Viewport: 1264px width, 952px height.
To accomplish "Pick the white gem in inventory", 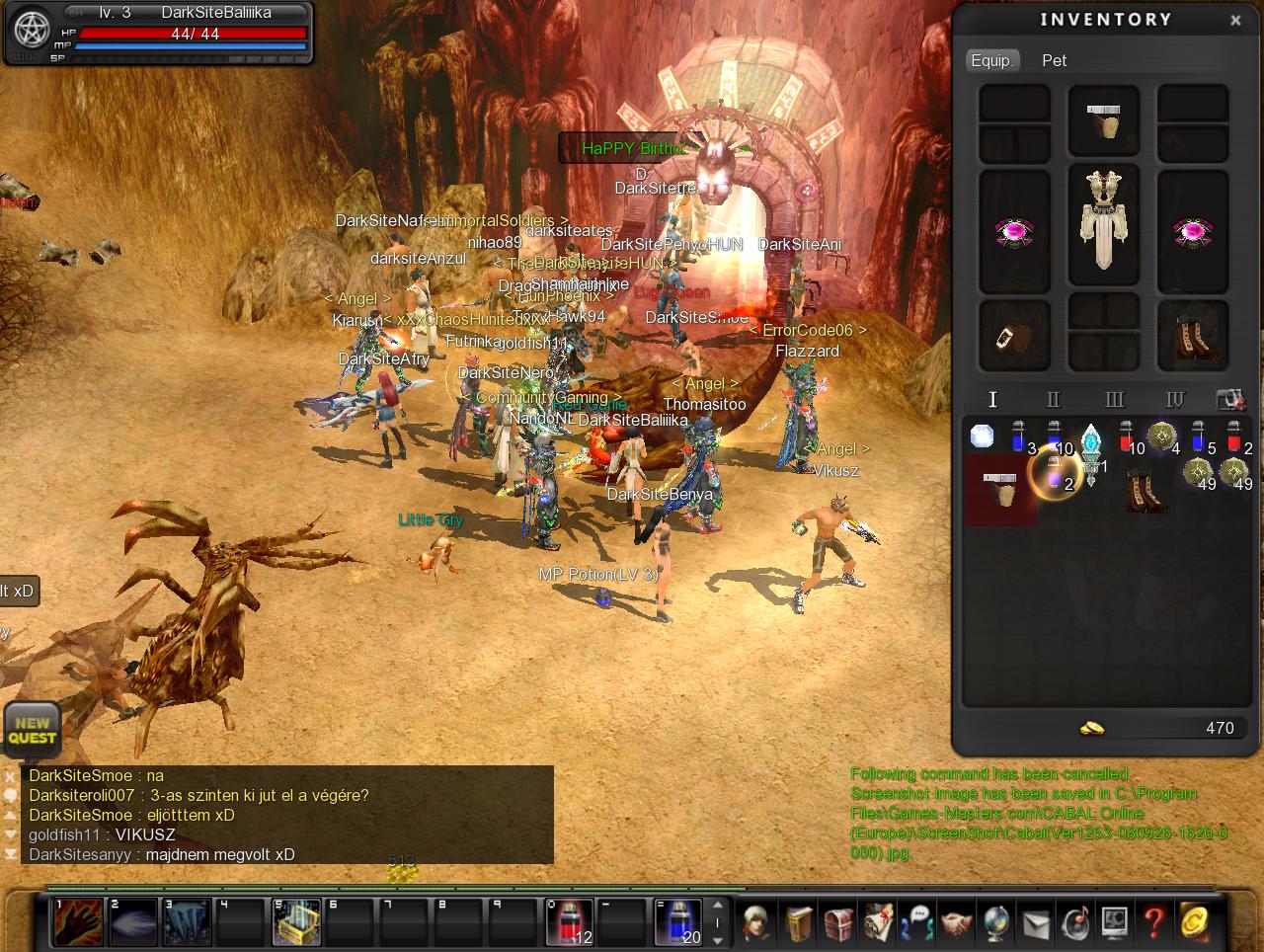I will click(x=983, y=436).
